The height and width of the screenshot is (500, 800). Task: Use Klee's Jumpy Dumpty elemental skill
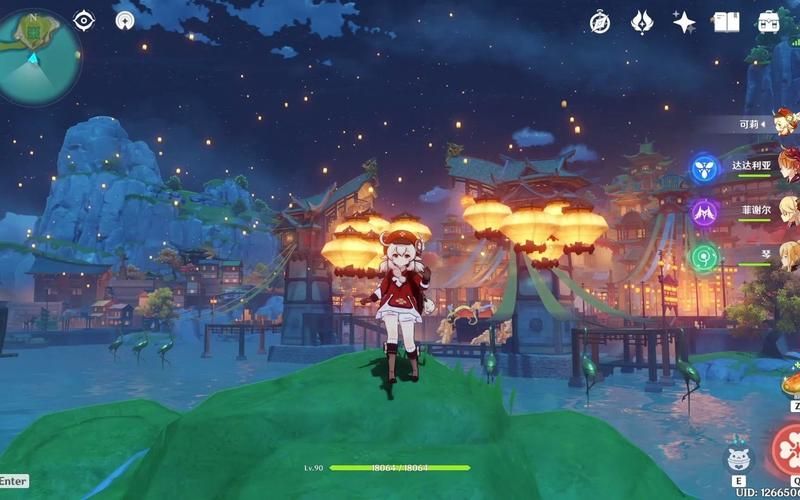click(738, 457)
